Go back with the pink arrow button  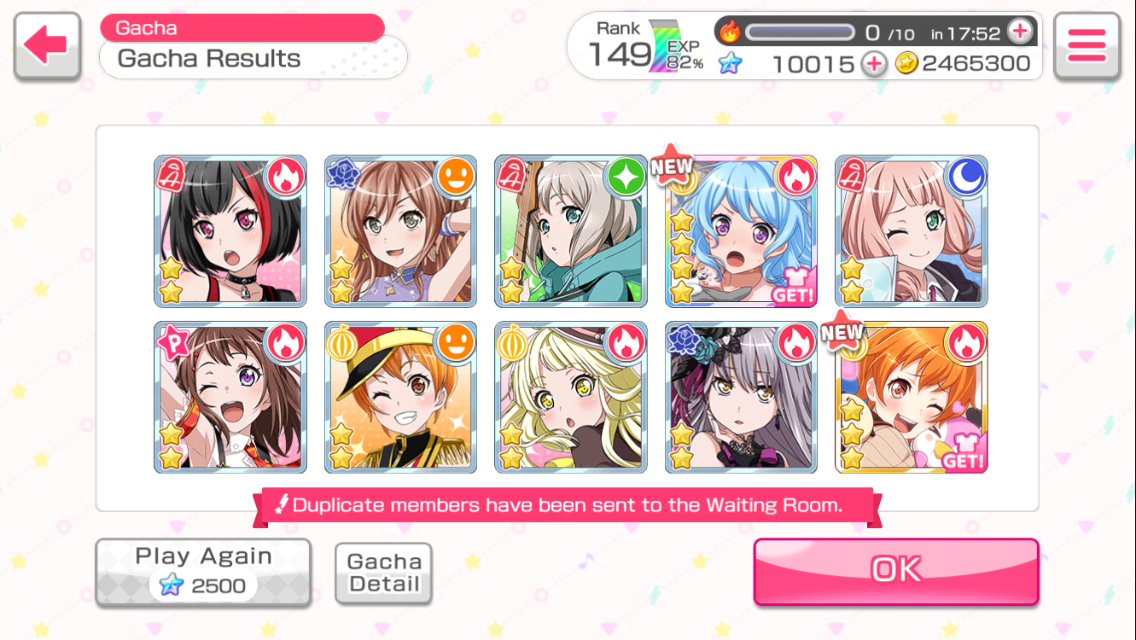tap(47, 45)
